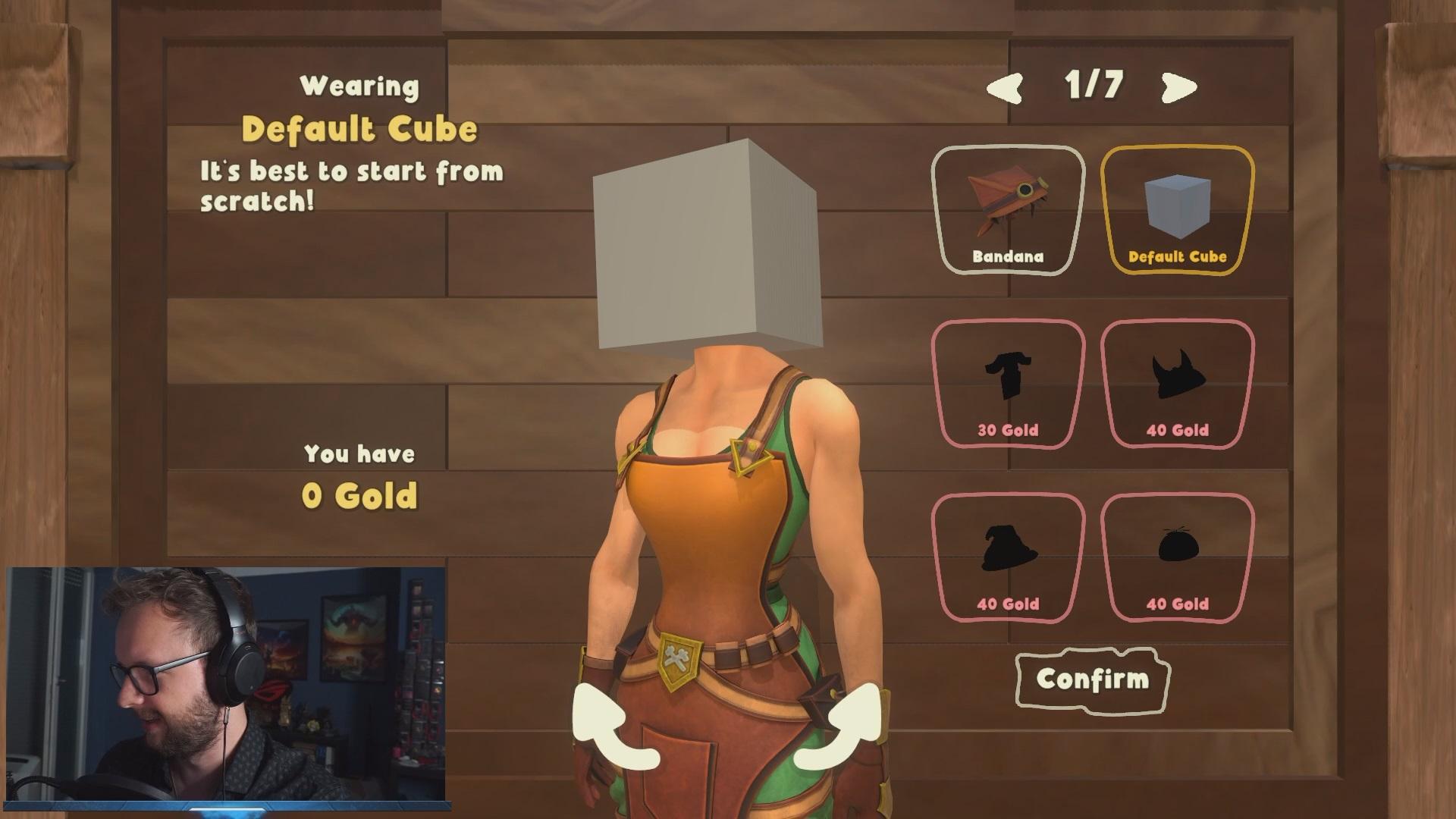Choose the round cap silhouette tile
The height and width of the screenshot is (819, 1456).
pos(1177,558)
